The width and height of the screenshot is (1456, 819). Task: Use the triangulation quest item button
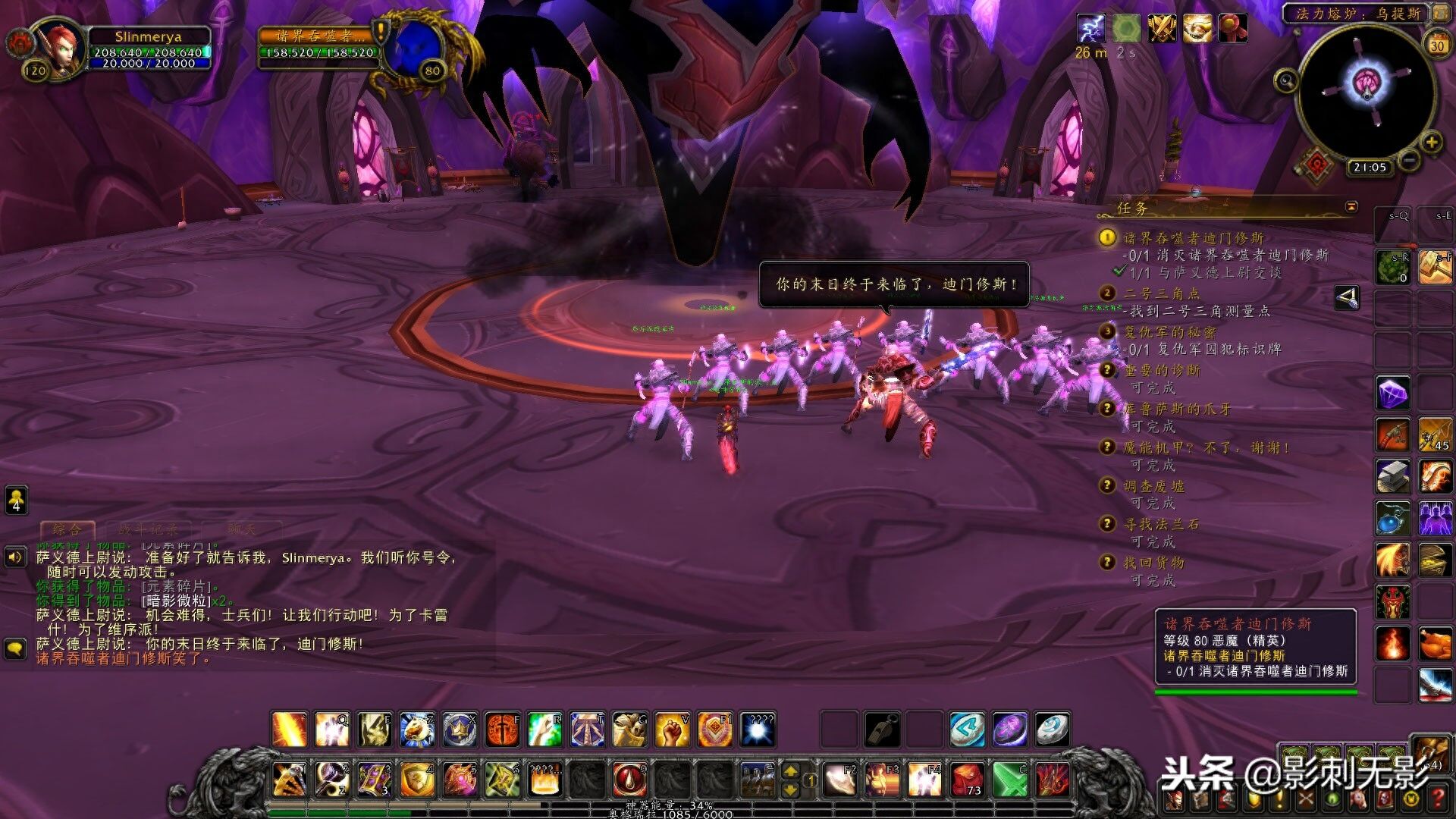point(1347,298)
